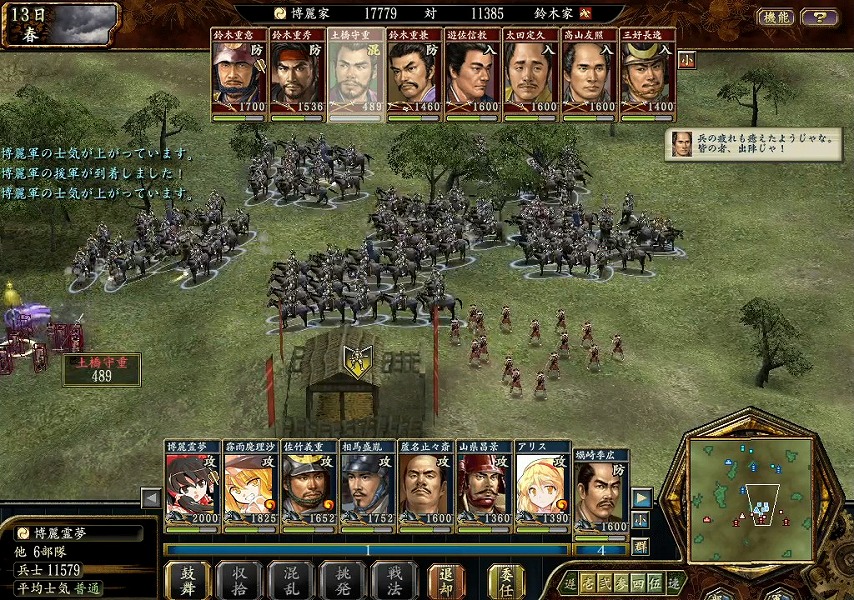Activate the 鼓舞 encourage command
The width and height of the screenshot is (854, 600).
pyautogui.click(x=187, y=580)
